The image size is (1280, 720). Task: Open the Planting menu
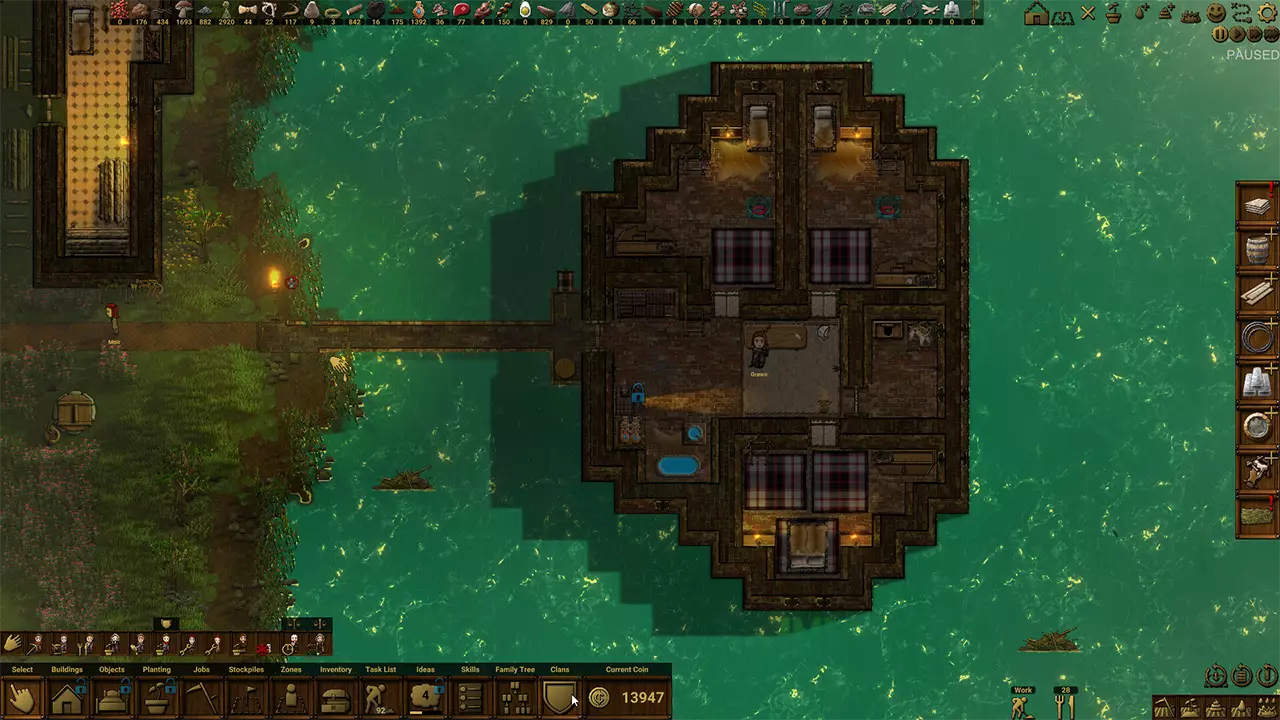(156, 697)
